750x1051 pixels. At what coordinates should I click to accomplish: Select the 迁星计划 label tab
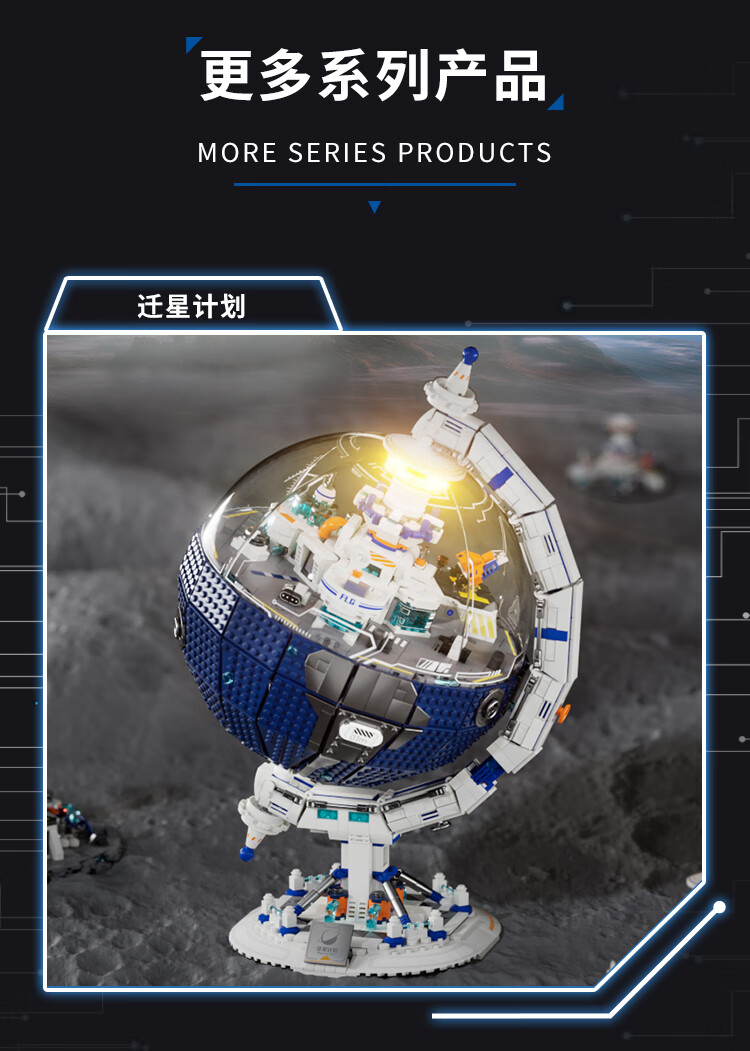pyautogui.click(x=191, y=306)
